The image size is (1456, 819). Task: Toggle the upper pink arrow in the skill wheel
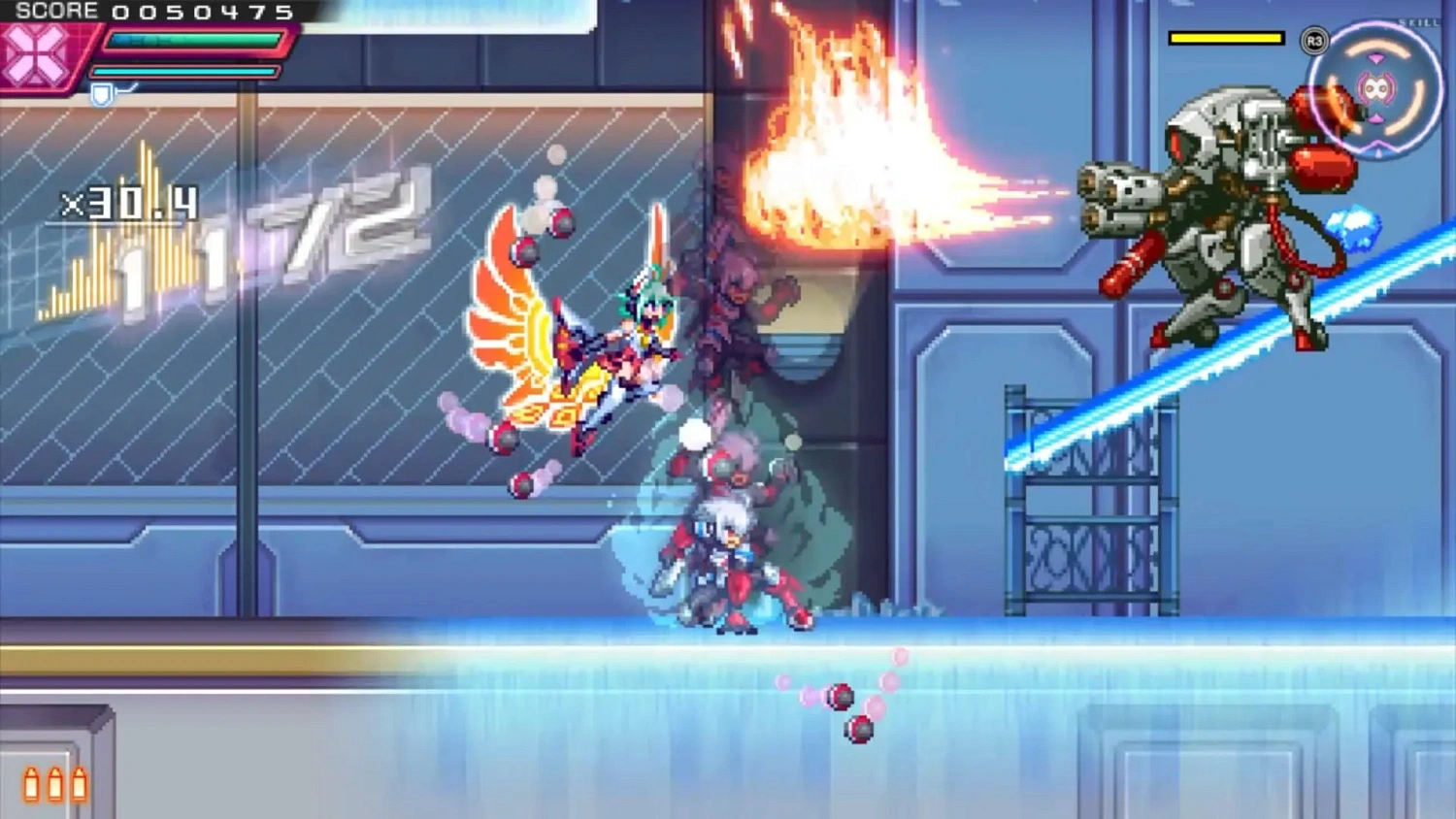tap(1376, 58)
